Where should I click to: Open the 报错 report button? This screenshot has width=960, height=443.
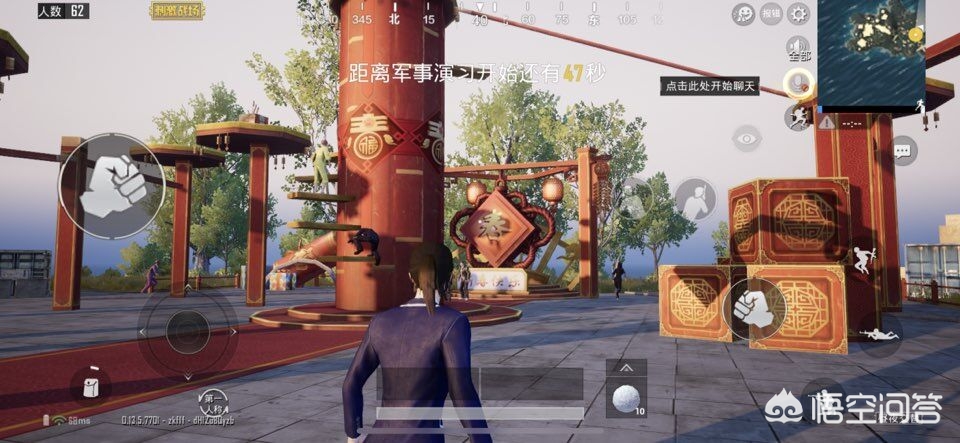point(771,13)
